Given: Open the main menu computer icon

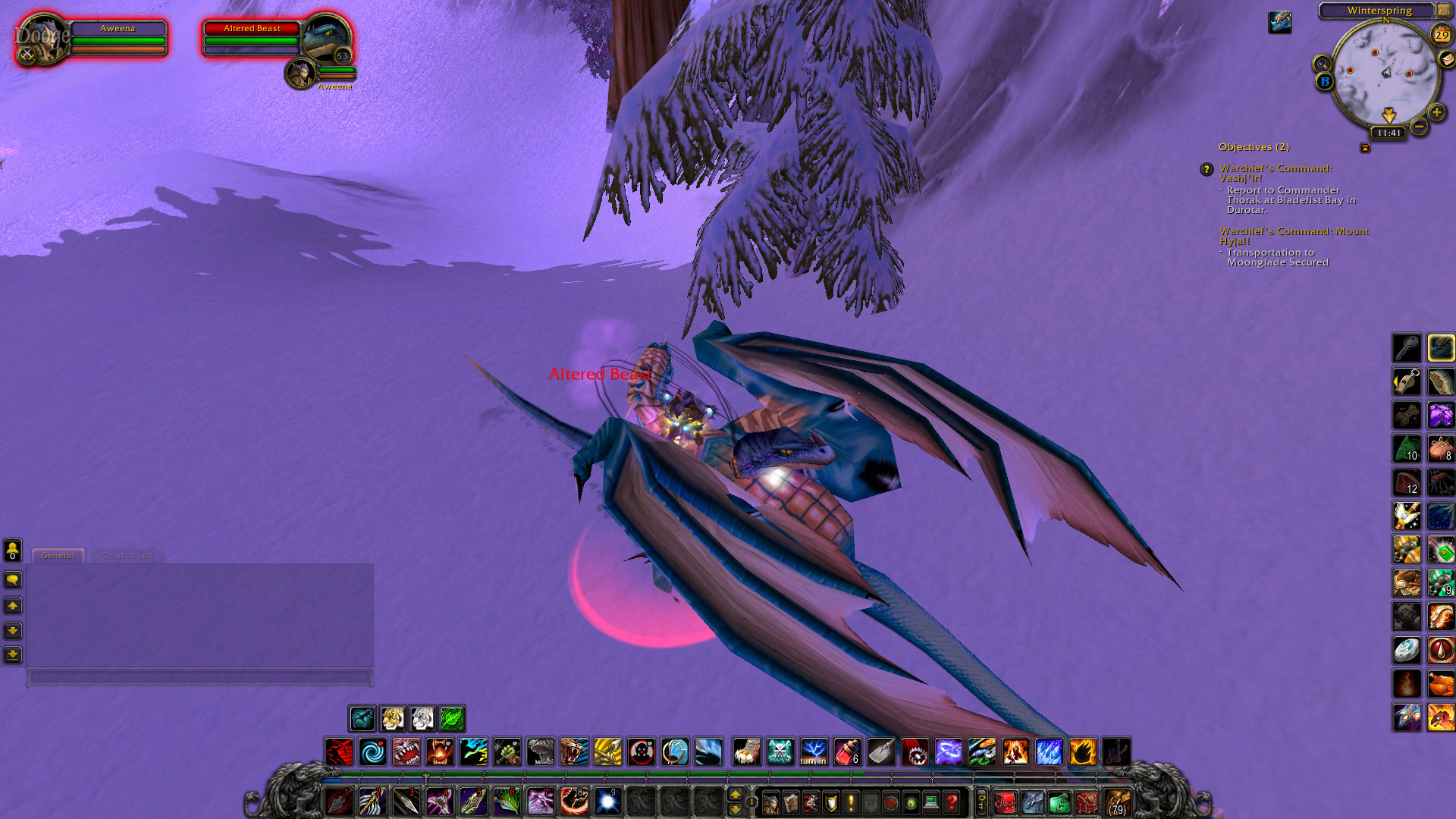Looking at the screenshot, I should (x=930, y=802).
